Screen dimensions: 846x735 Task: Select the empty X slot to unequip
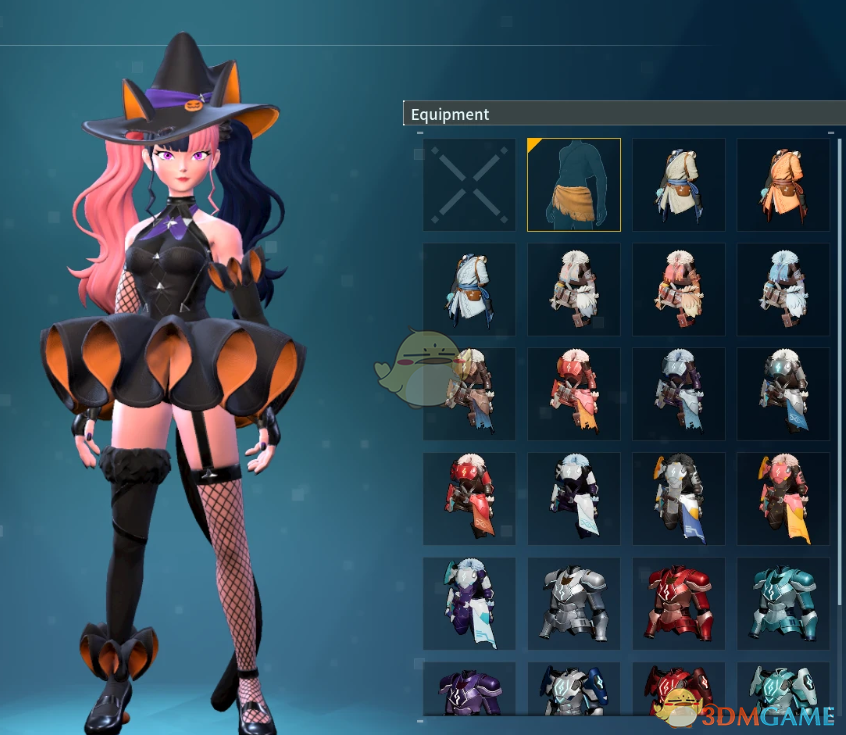point(469,185)
